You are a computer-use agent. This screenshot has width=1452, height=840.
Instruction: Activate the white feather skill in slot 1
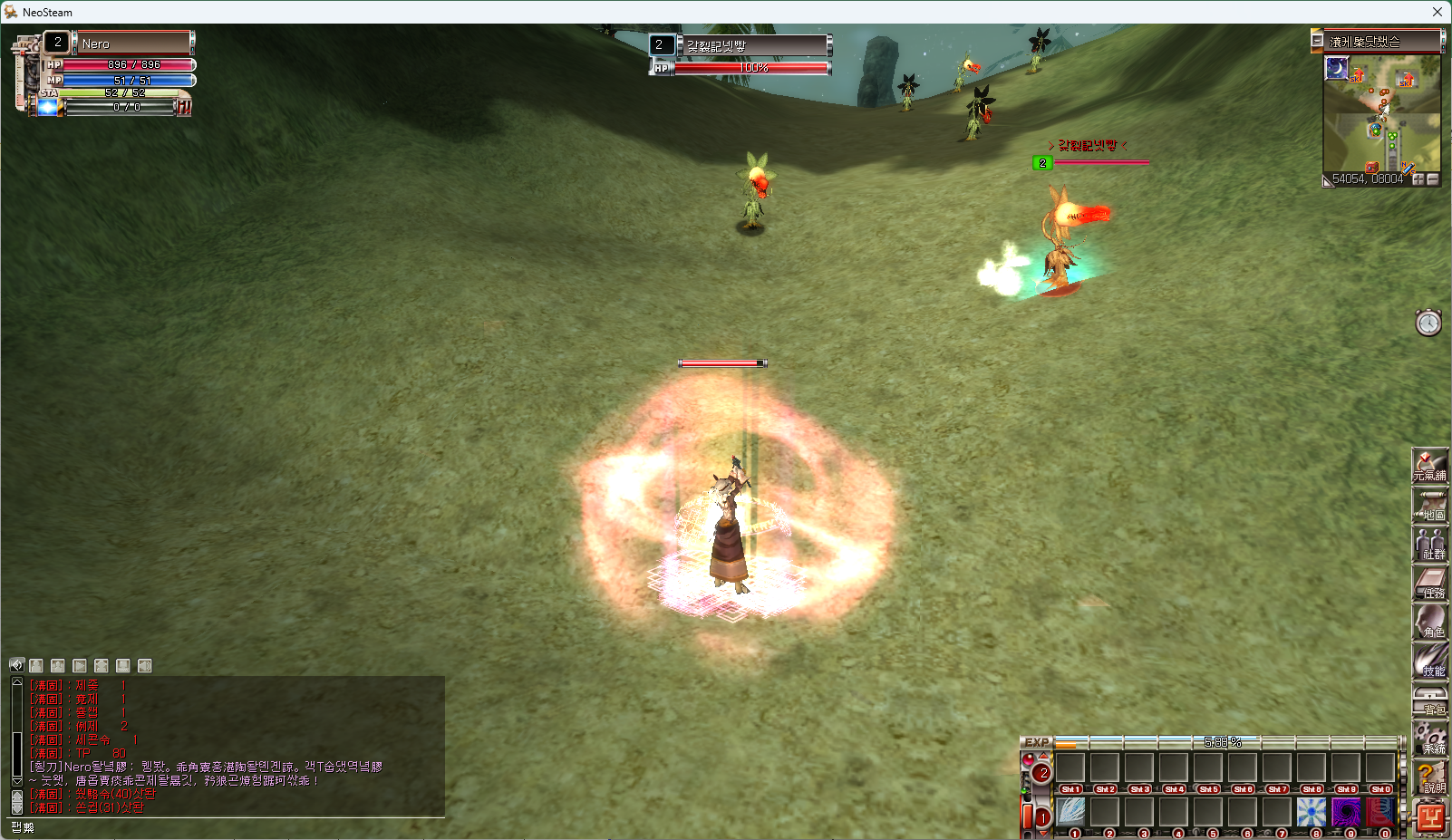(x=1070, y=811)
